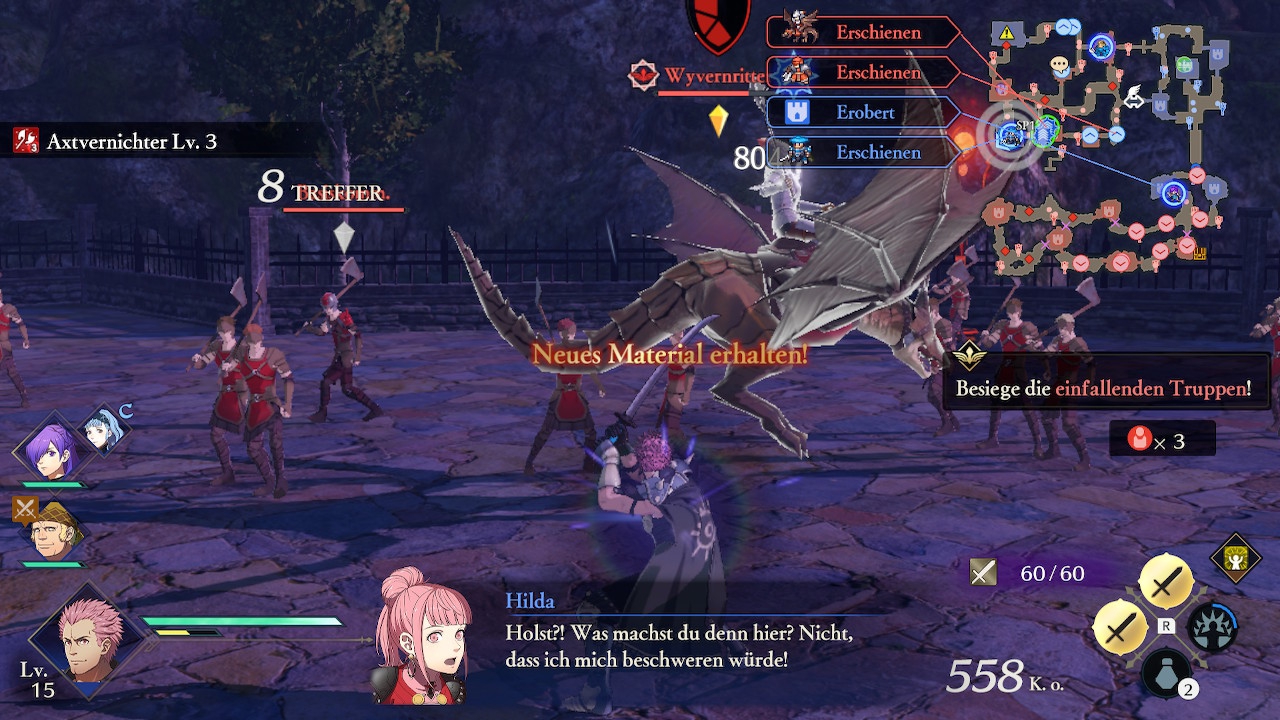Screen dimensions: 1280x720
Task: Switch to the helmeted blond character portrait
Action: point(50,532)
